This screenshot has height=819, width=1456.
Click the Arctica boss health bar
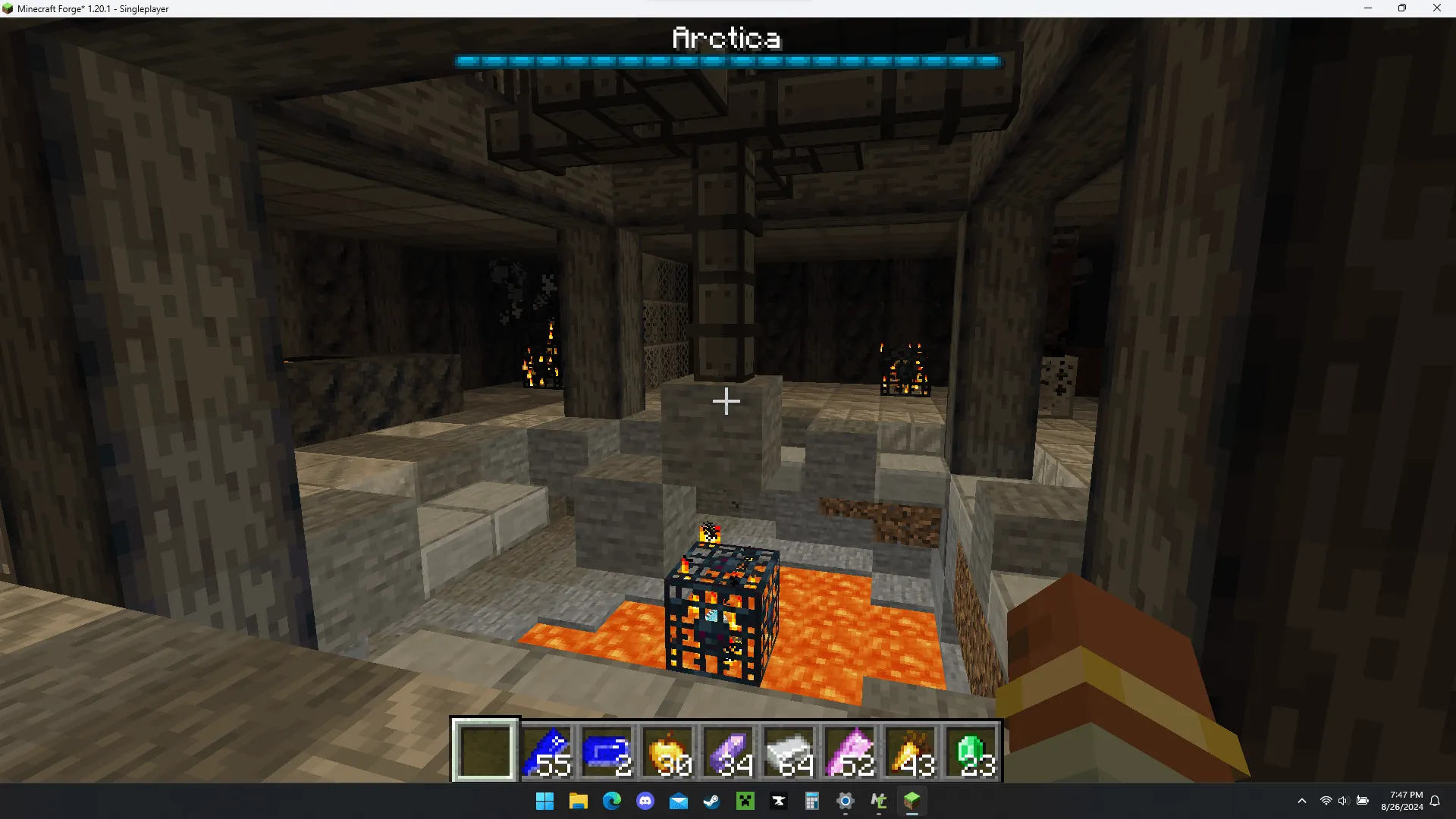(x=726, y=61)
